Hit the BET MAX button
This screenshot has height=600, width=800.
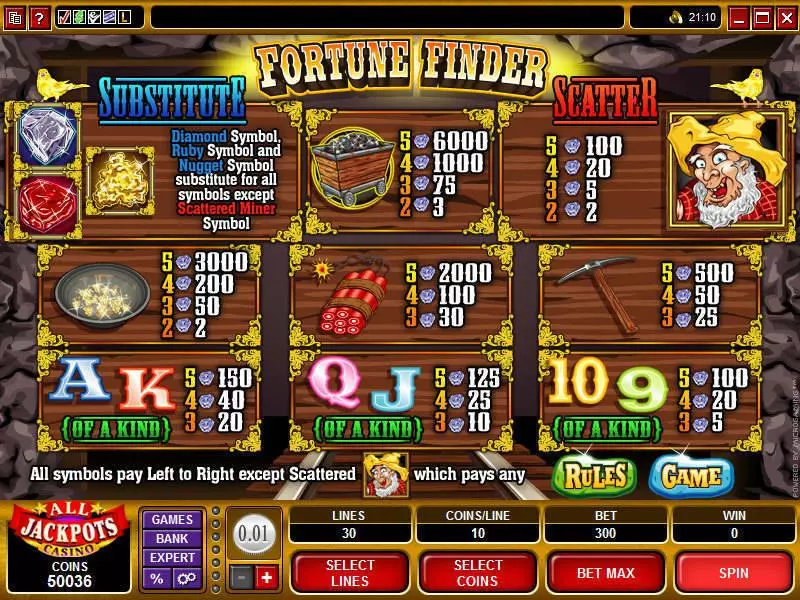(x=606, y=571)
